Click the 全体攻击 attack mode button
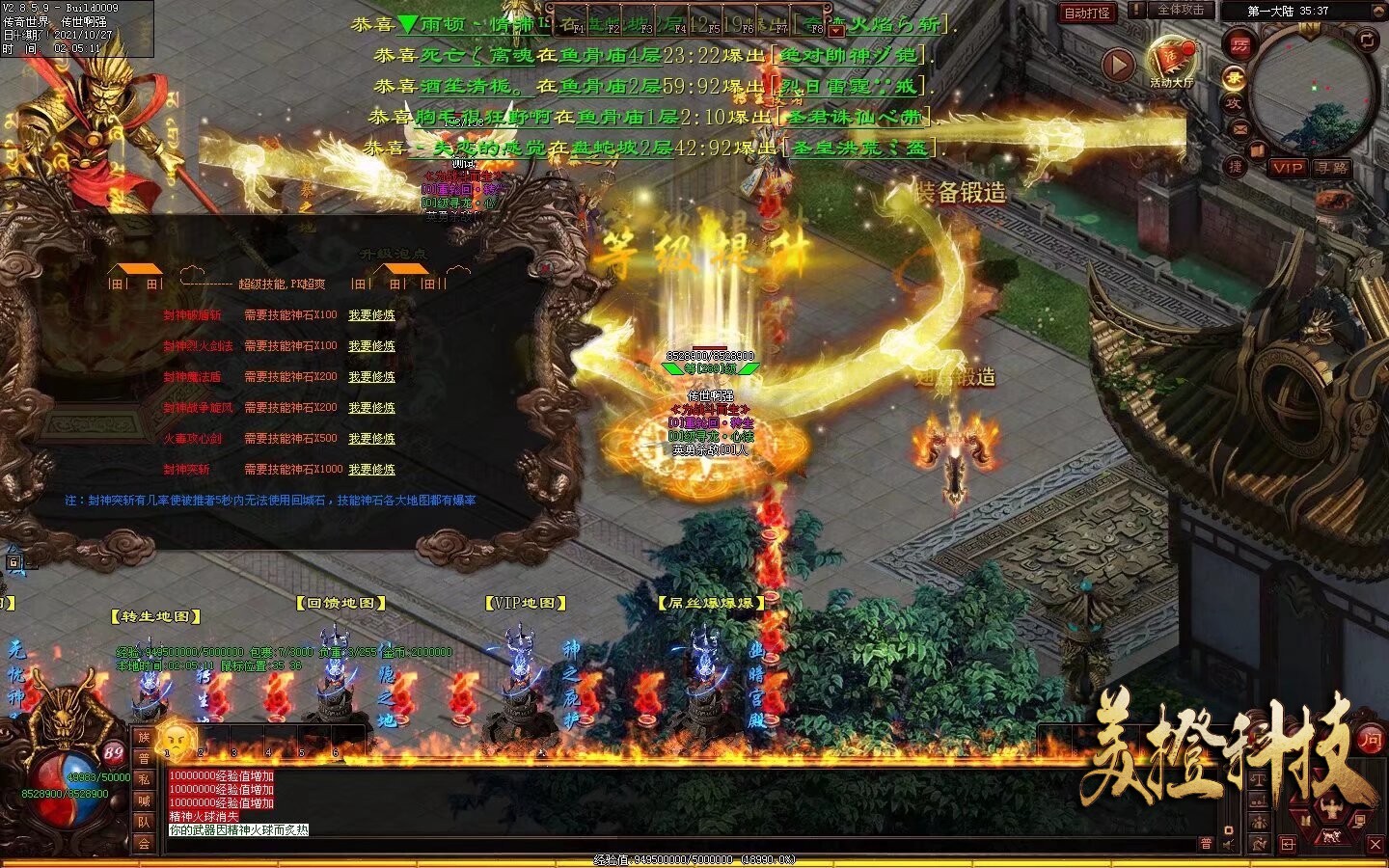Screen dimensions: 1389x868 coord(1181,10)
